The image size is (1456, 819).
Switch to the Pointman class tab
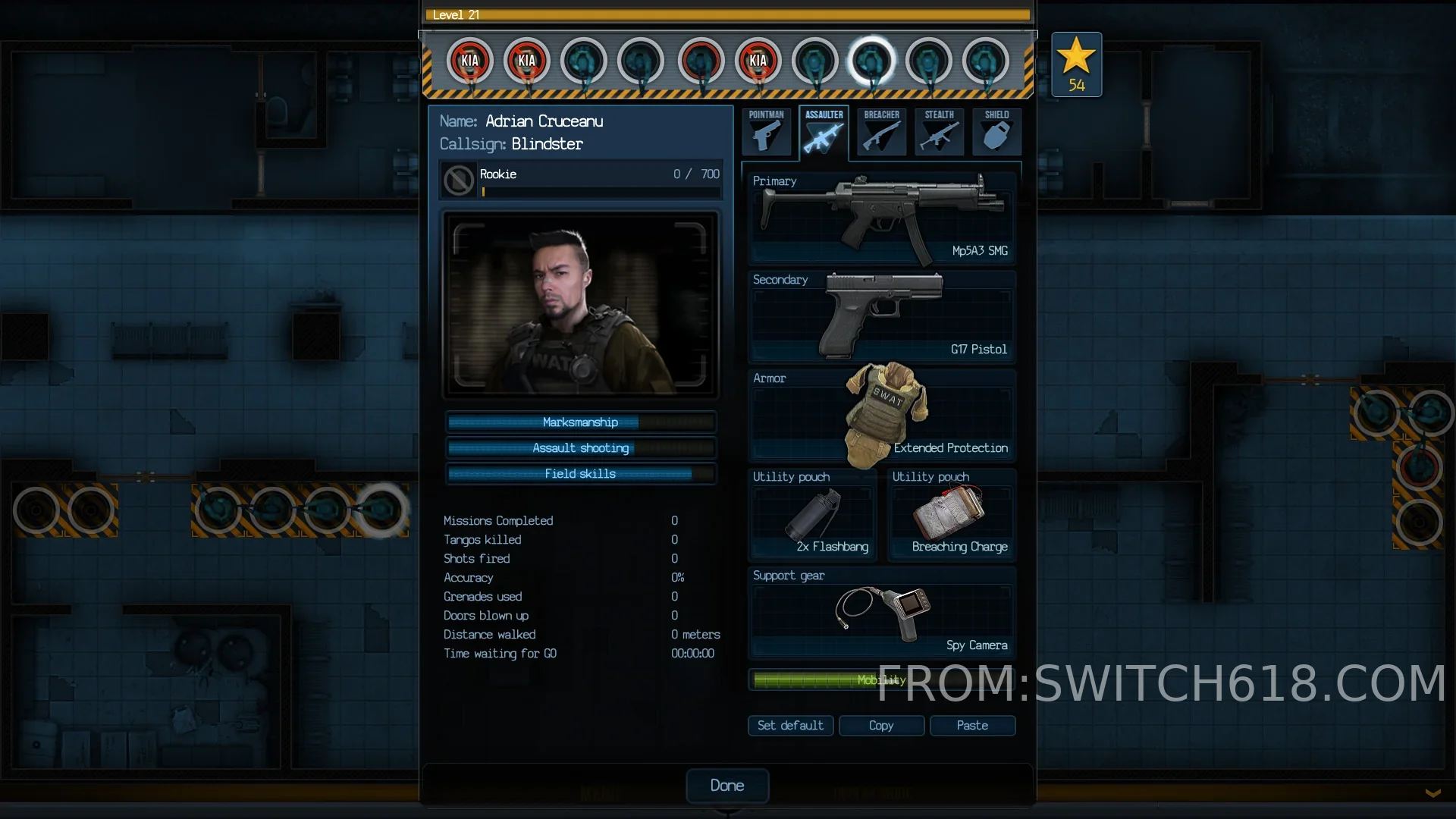pos(767,132)
